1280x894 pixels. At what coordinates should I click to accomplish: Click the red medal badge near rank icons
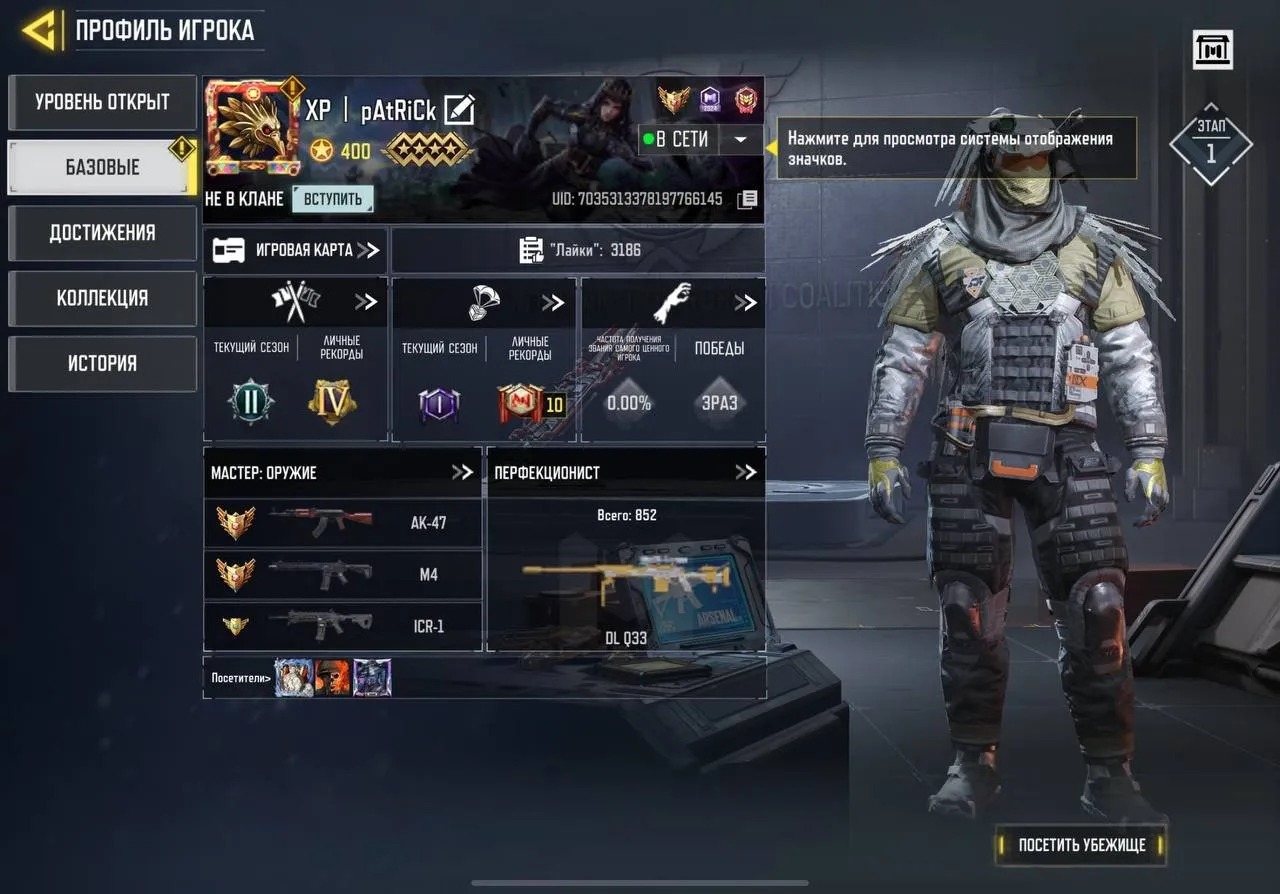click(x=748, y=100)
